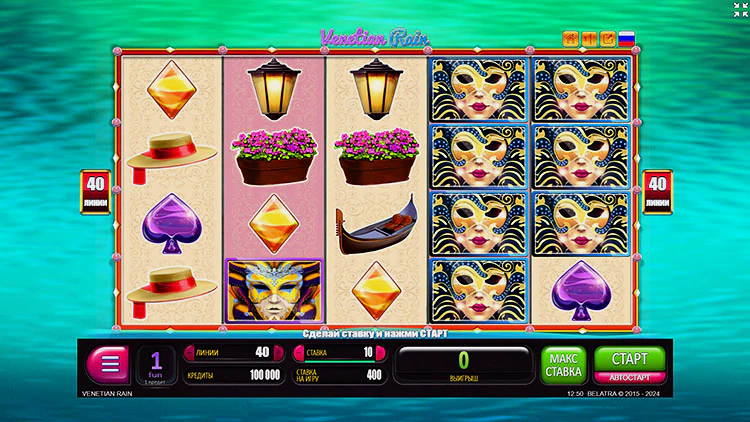Toggle fullscreen with the corner arrows icon
Screen dimensions: 750x422
click(x=737, y=9)
